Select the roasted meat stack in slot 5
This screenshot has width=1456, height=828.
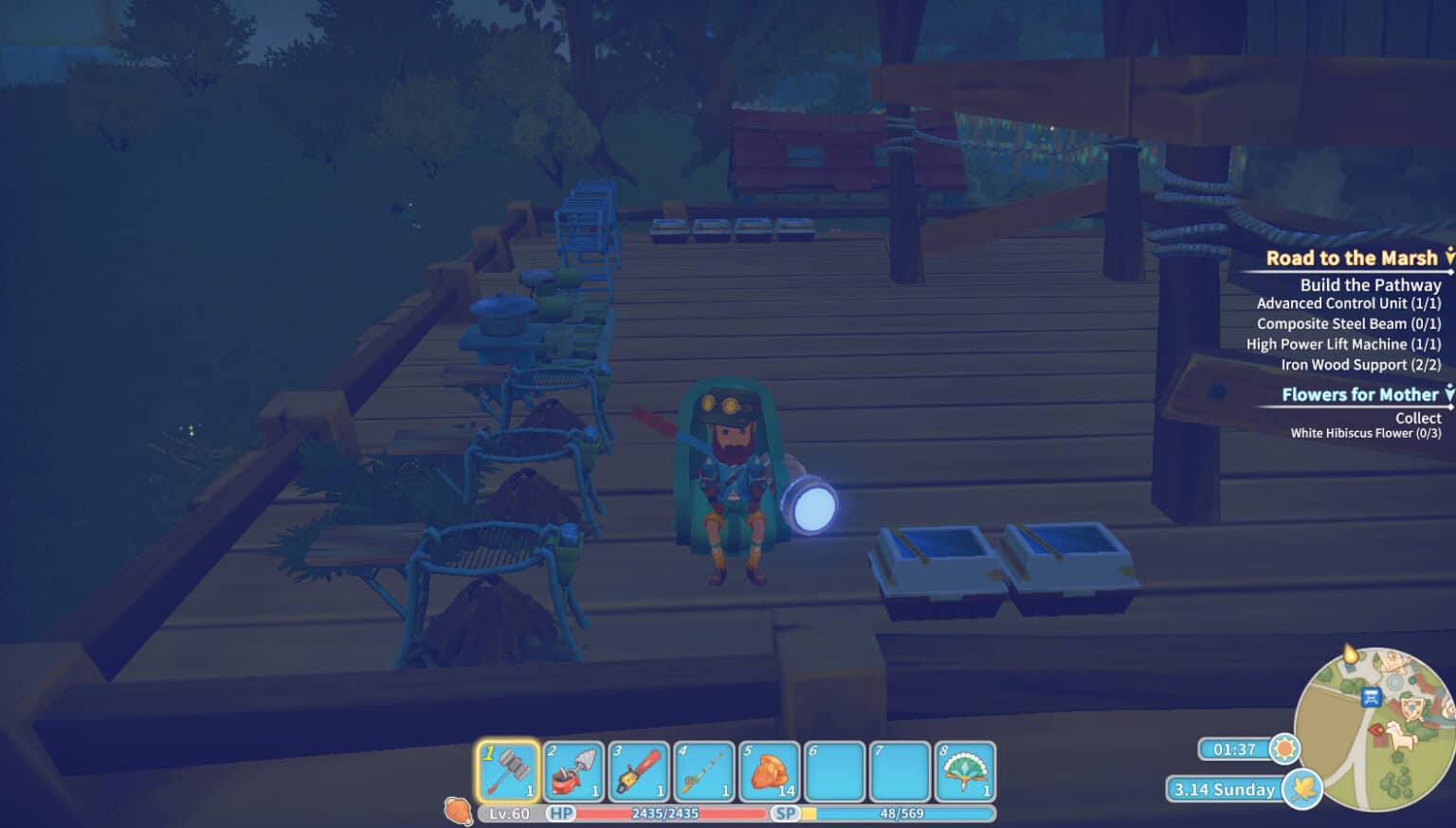770,769
